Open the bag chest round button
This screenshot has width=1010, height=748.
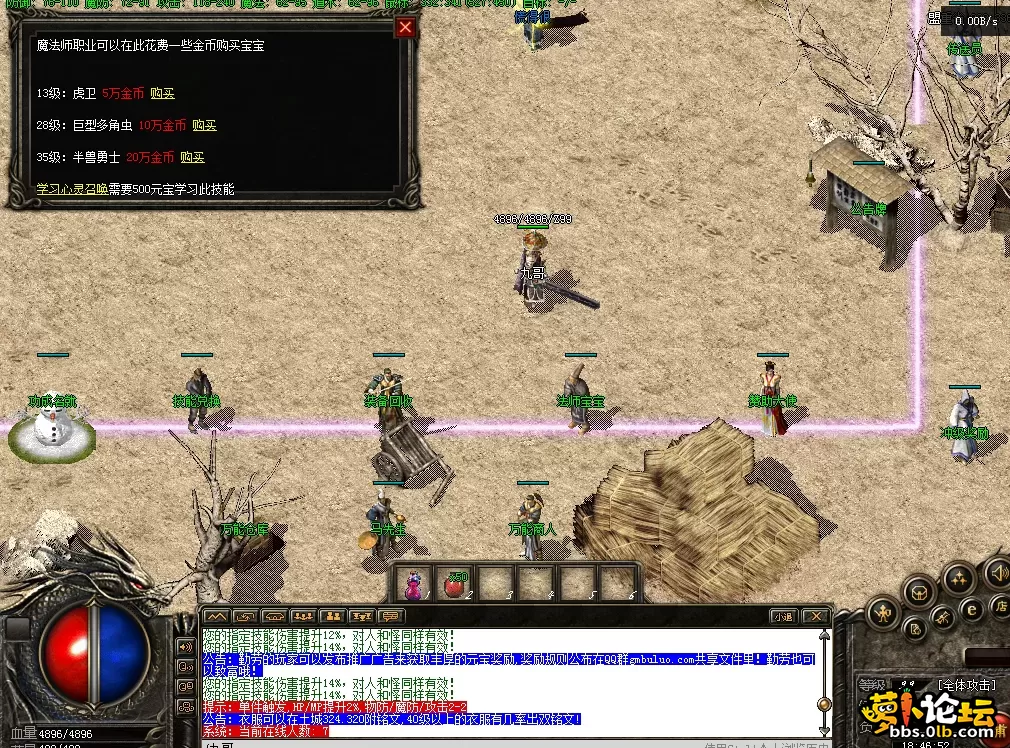pos(918,591)
